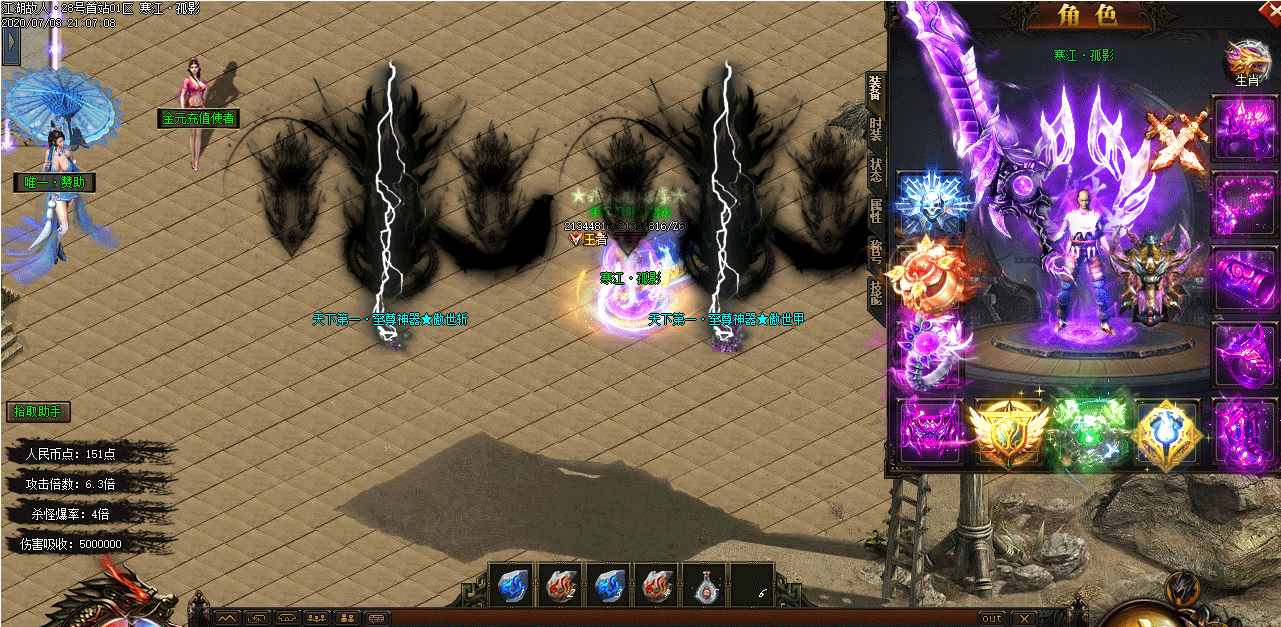Switch to the 时装 fashion tab

coord(875,129)
